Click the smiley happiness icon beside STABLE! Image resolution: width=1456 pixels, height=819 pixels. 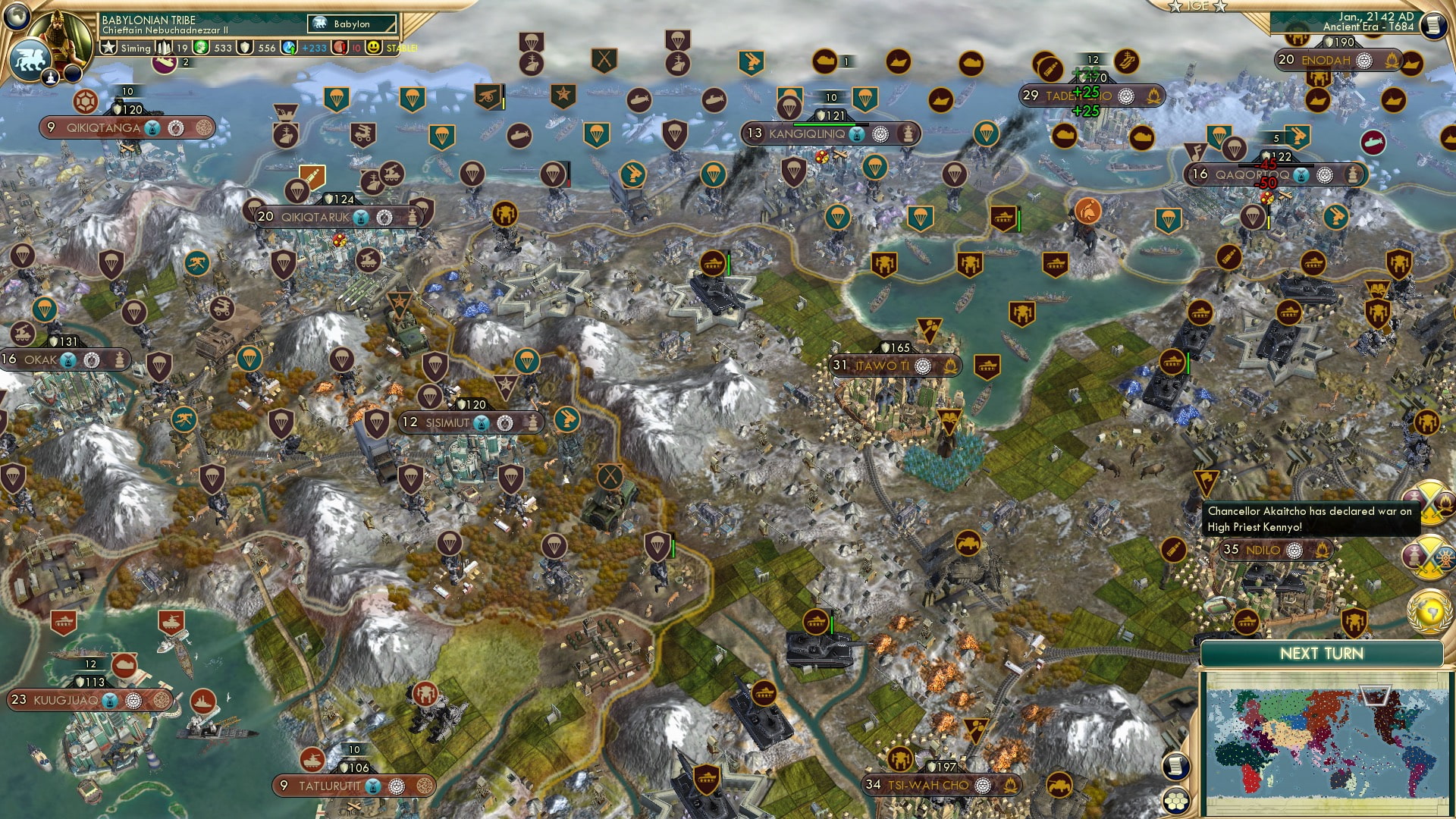375,49
